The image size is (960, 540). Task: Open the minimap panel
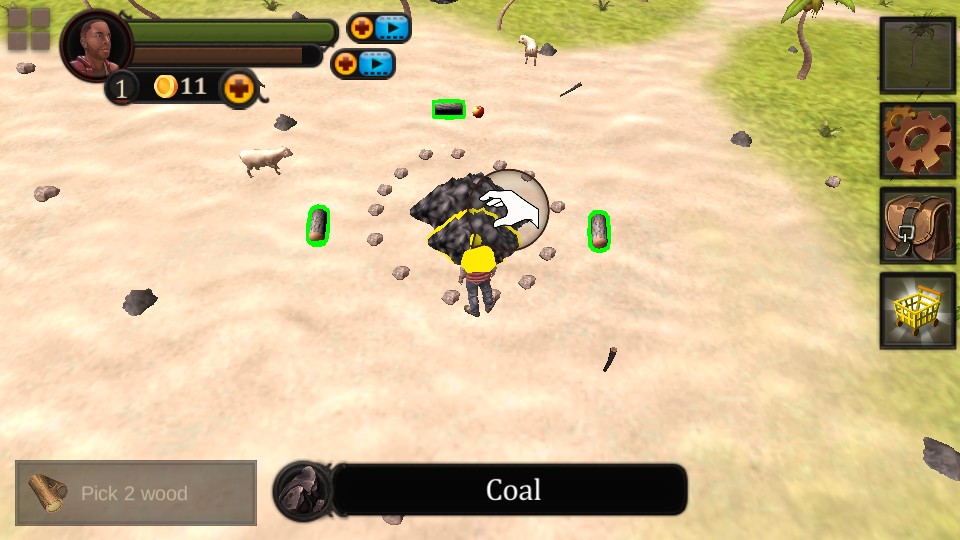click(x=917, y=56)
